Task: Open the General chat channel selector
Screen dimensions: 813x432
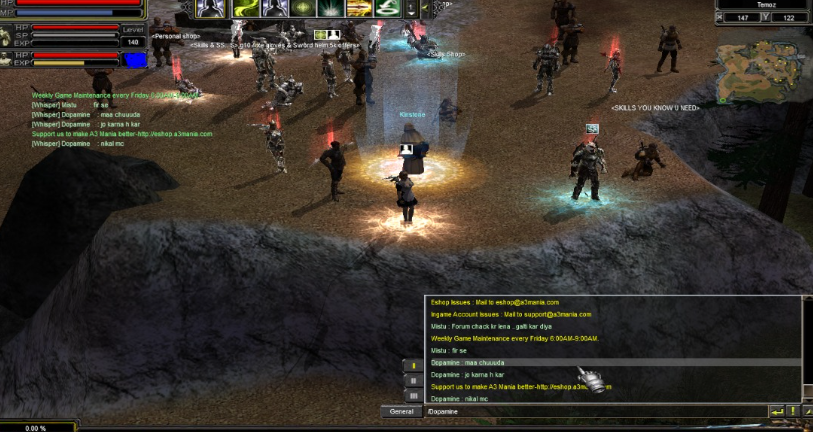Action: (402, 411)
